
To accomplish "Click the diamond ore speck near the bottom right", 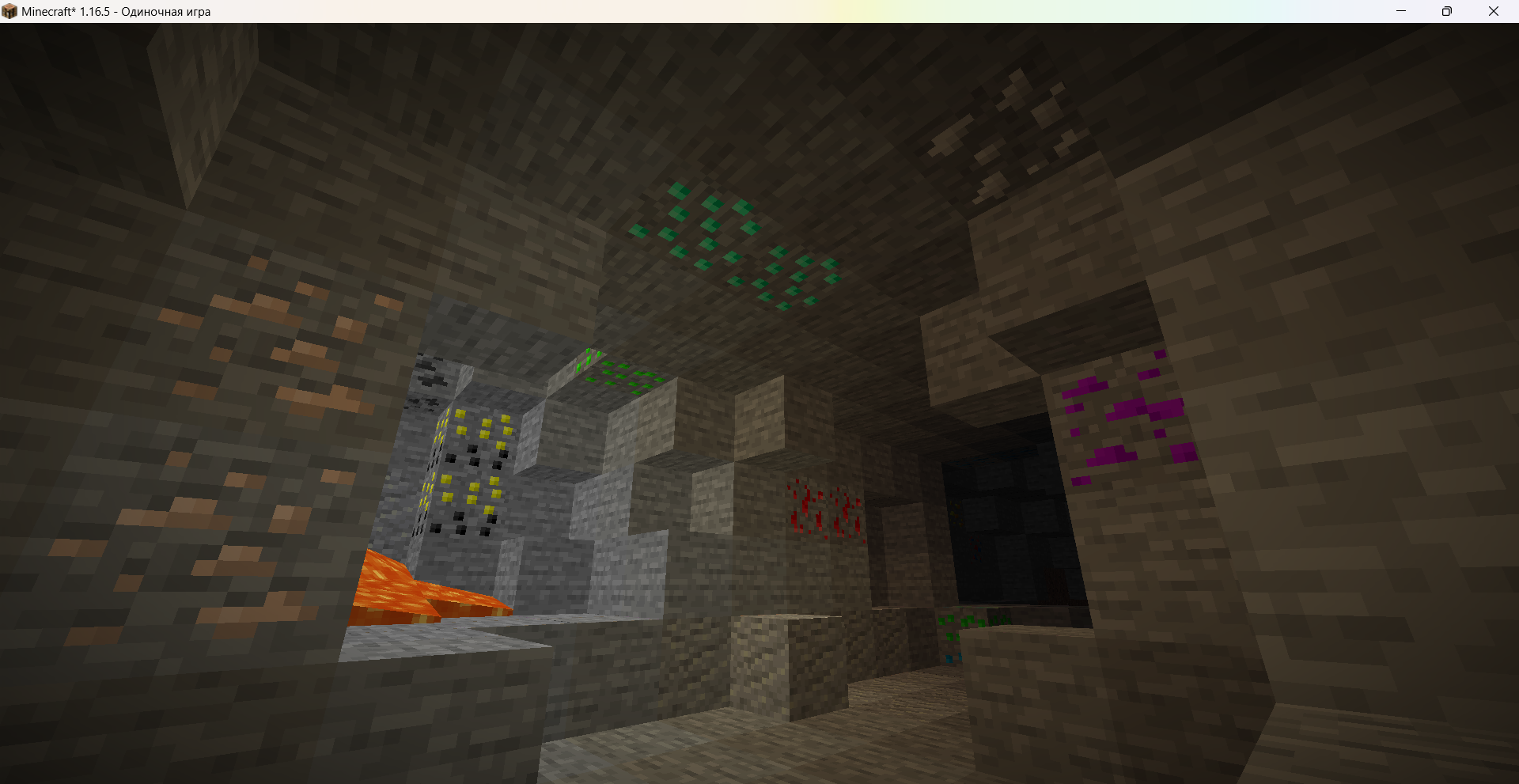I will click(949, 658).
